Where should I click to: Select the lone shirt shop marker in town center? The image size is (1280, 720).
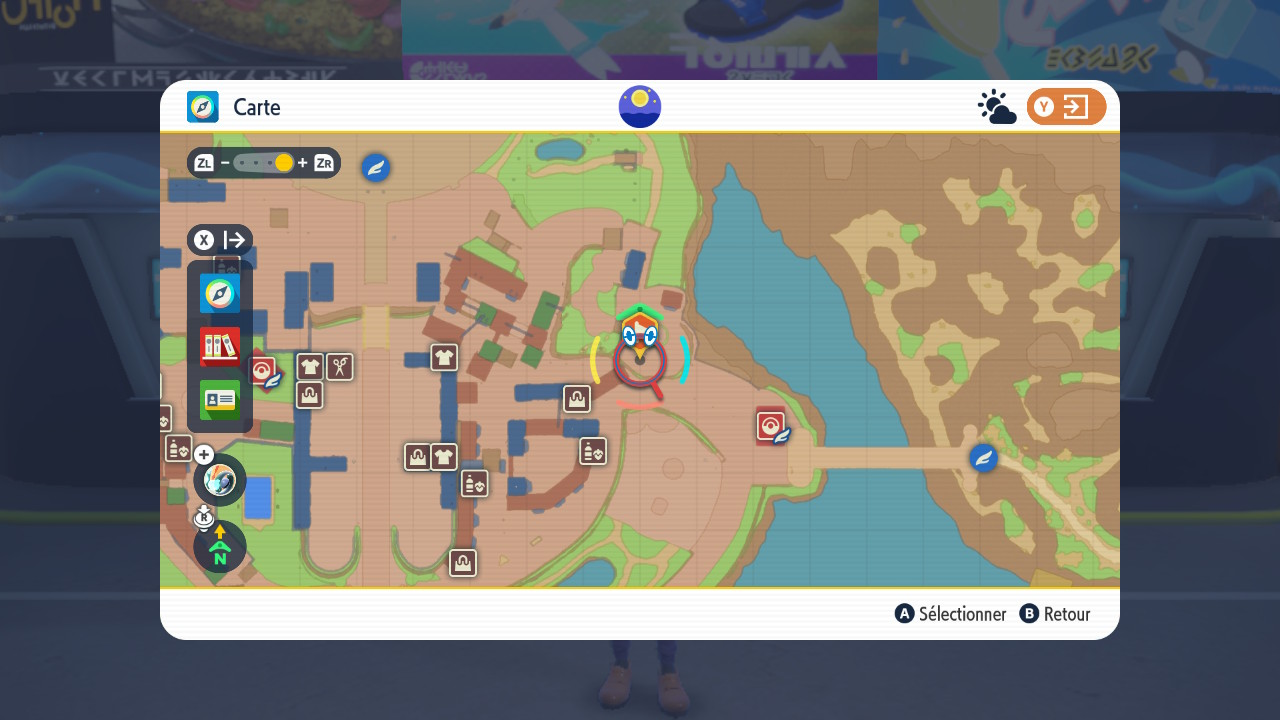coord(444,357)
